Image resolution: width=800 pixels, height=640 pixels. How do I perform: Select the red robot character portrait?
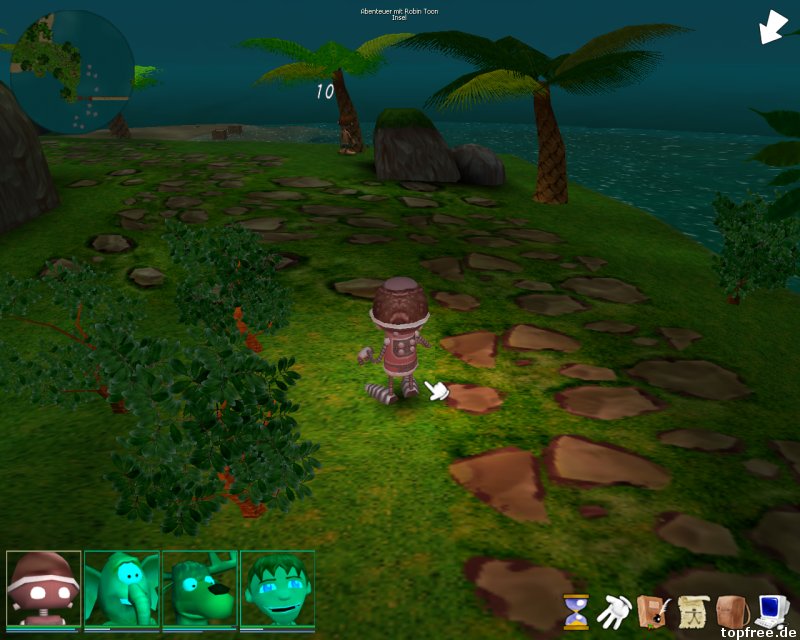[x=43, y=589]
